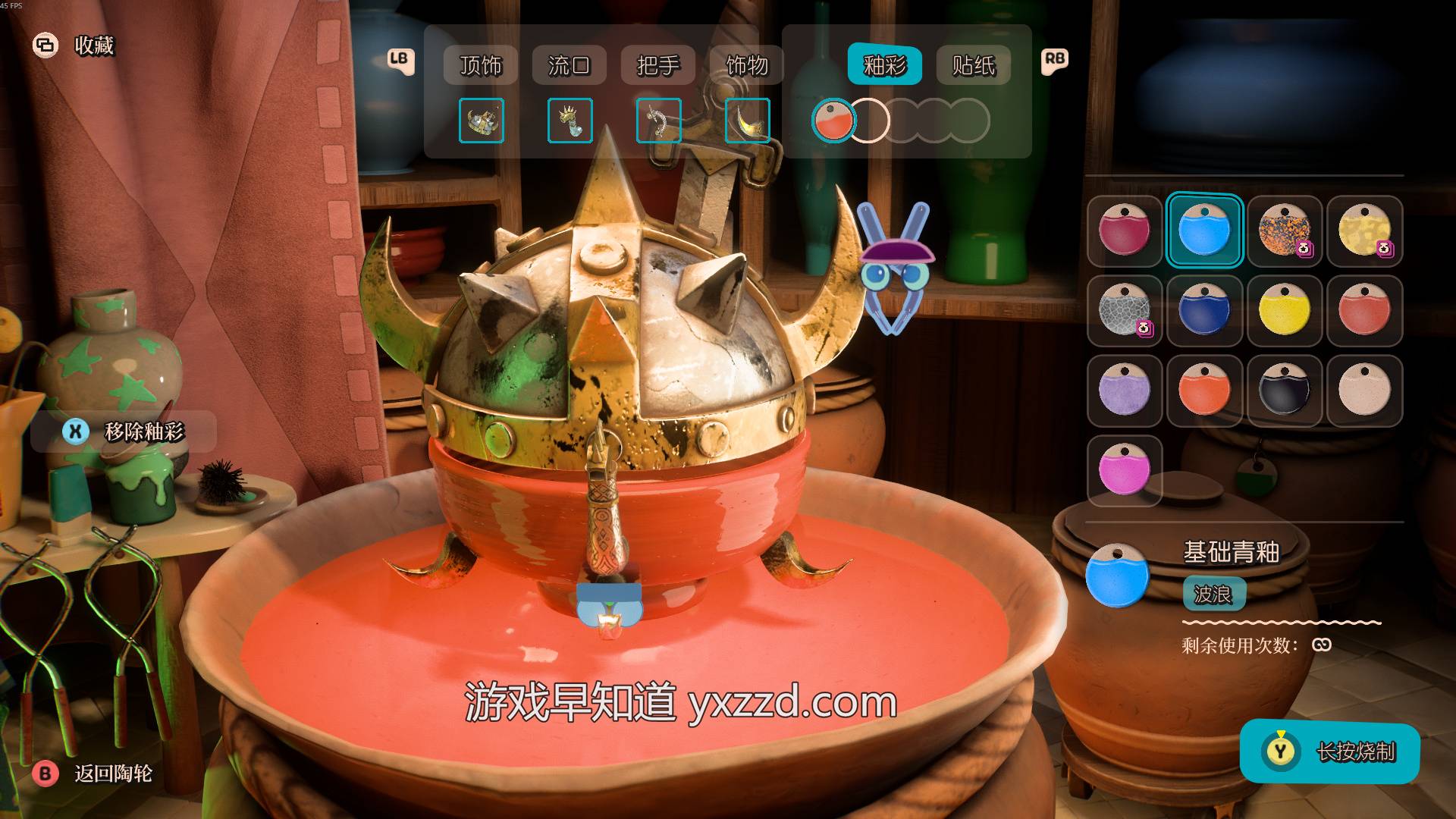Switch to the 顶饰 tab
The height and width of the screenshot is (819, 1456).
tap(480, 65)
